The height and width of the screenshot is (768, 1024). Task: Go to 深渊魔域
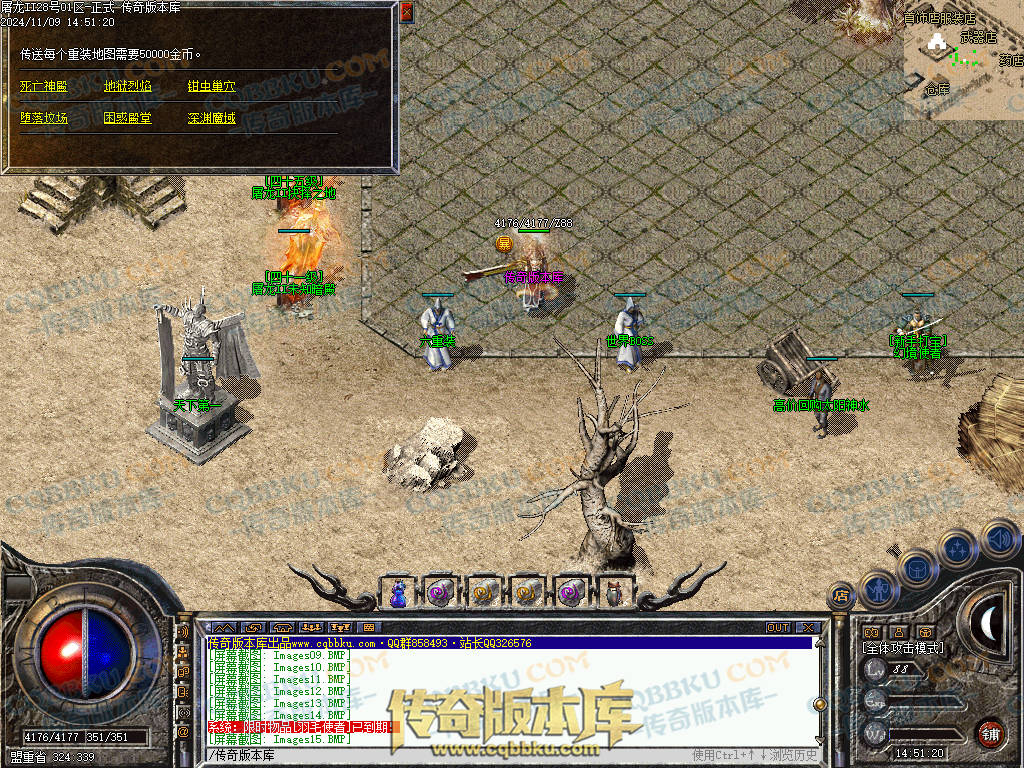point(212,118)
